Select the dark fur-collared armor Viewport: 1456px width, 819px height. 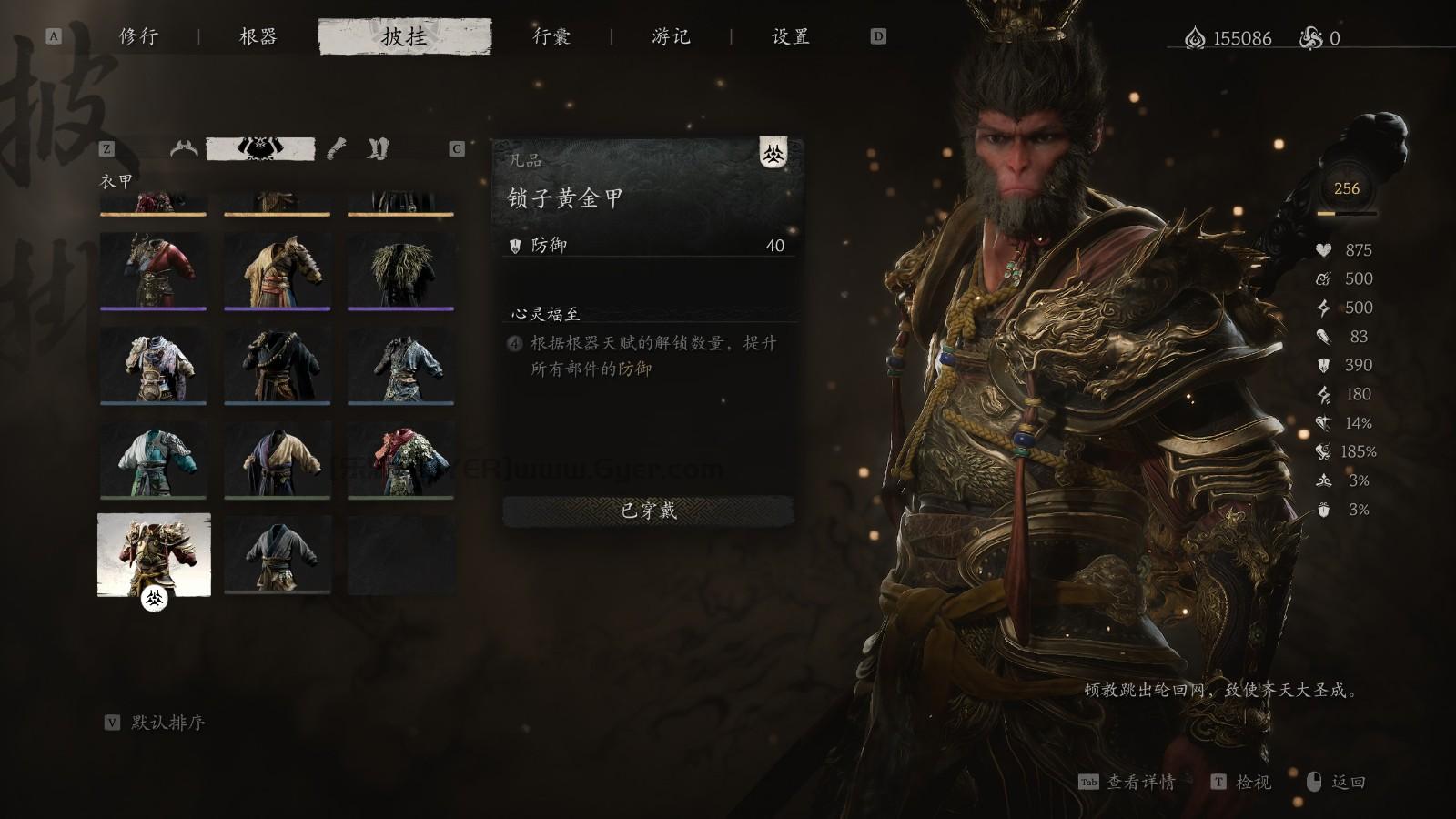[401, 269]
